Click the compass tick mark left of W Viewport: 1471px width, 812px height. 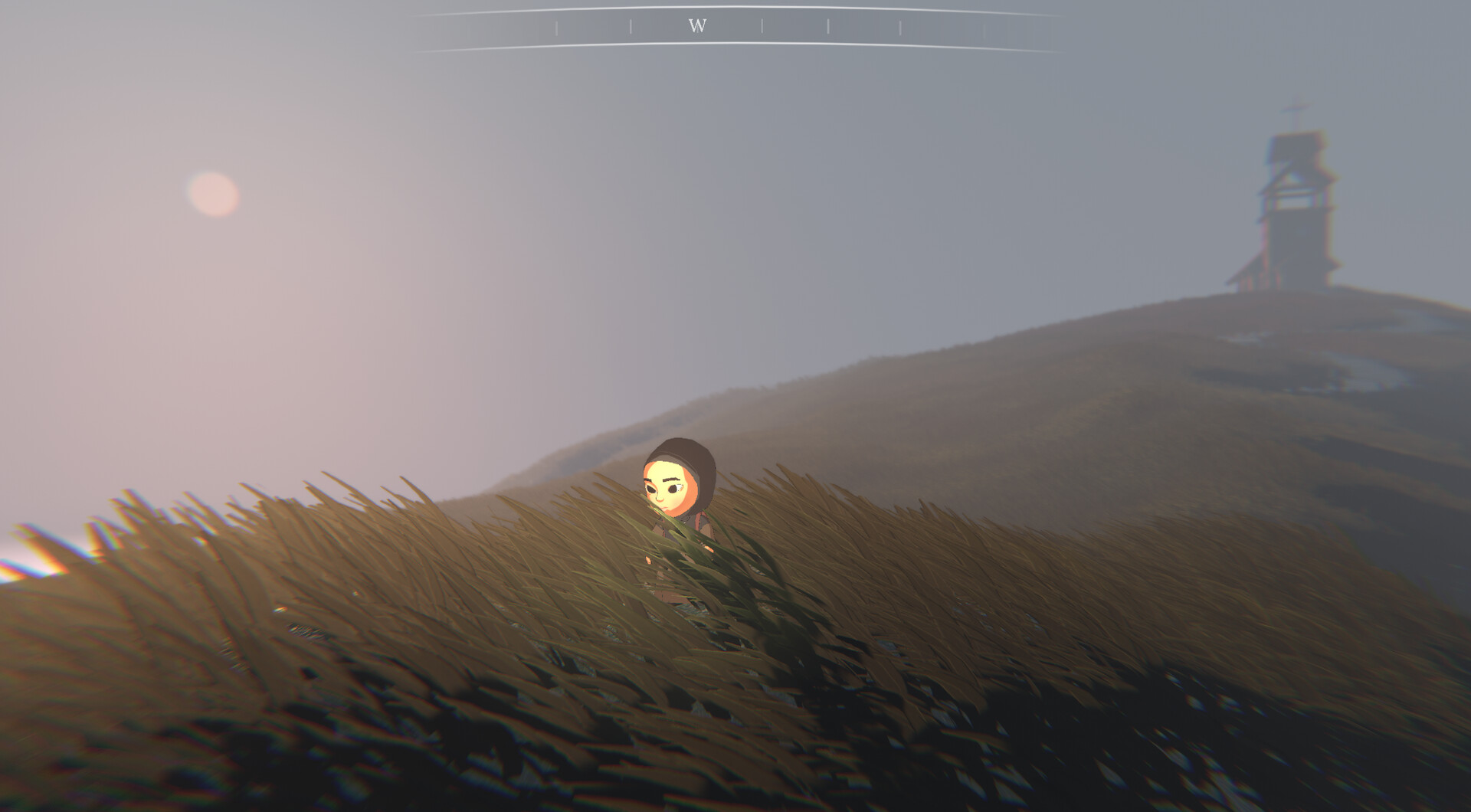click(631, 25)
